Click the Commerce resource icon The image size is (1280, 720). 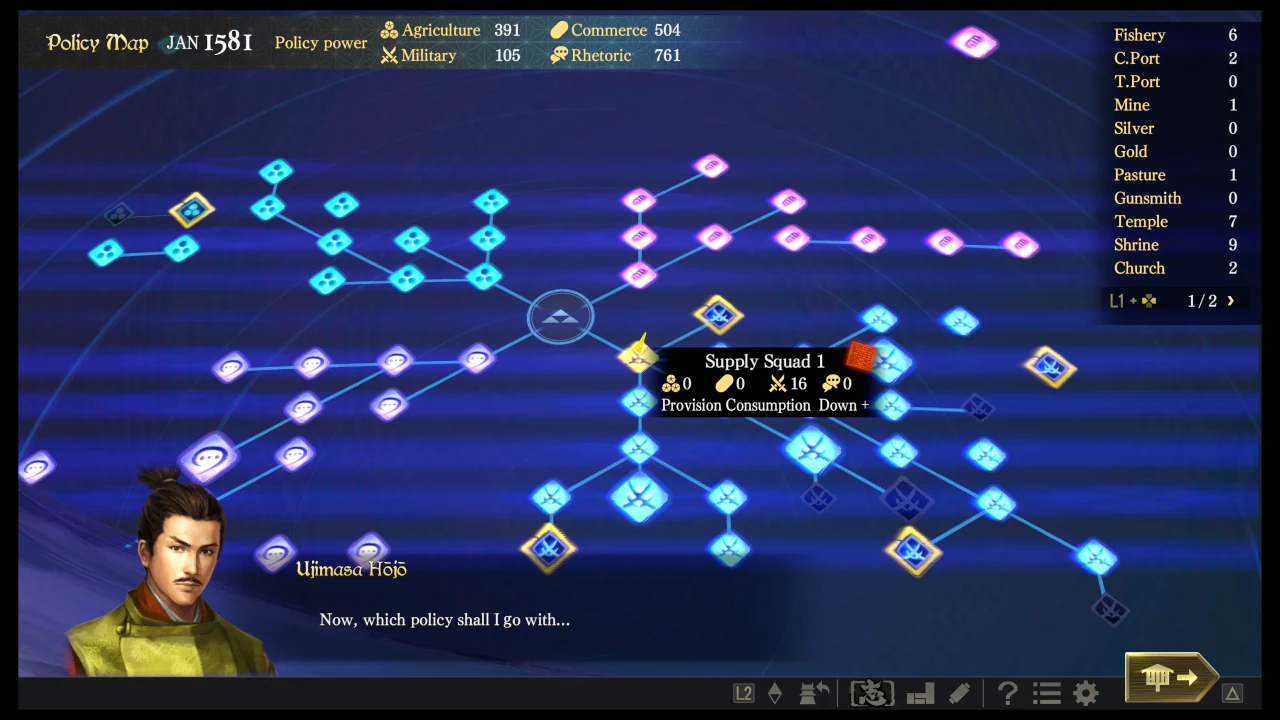point(558,30)
